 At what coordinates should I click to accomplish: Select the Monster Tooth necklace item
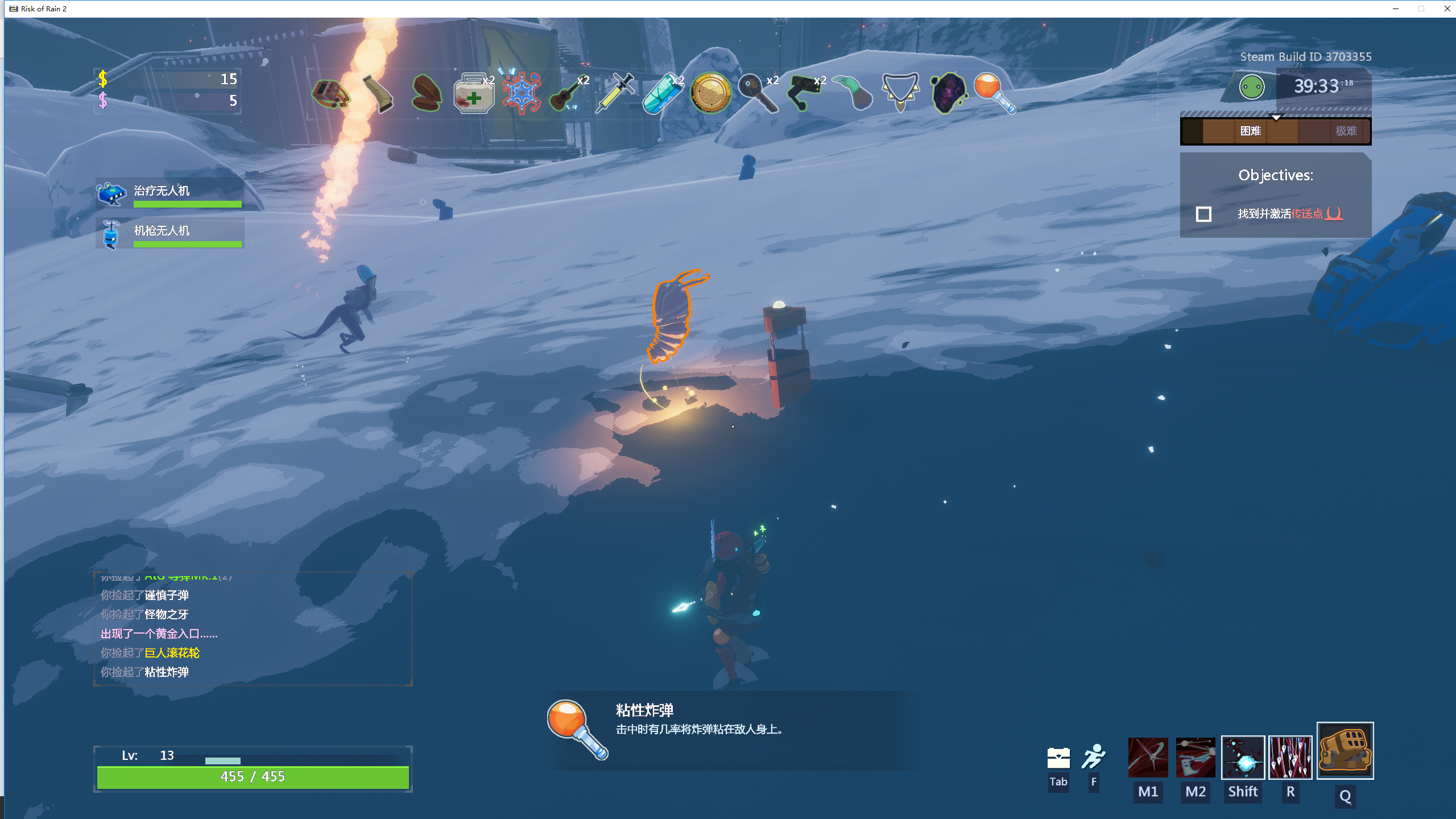900,91
